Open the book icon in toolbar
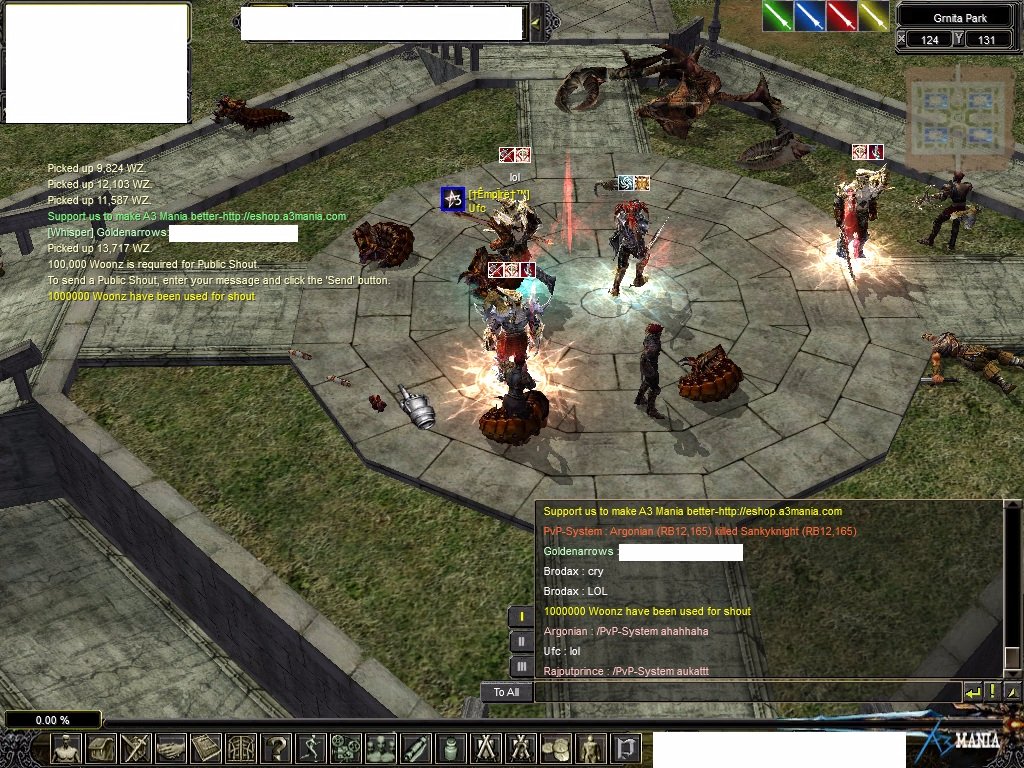Screen dimensions: 1024x768 (206, 748)
